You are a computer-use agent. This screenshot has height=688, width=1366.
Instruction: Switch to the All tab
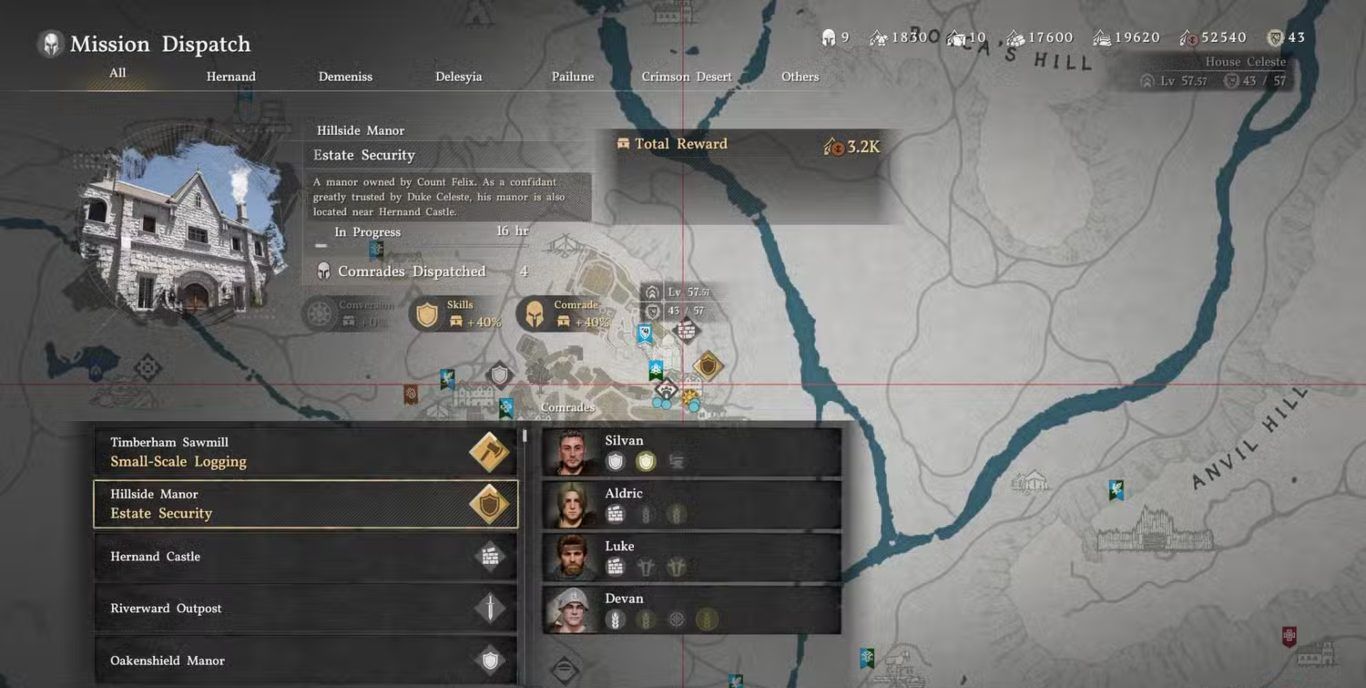point(117,73)
